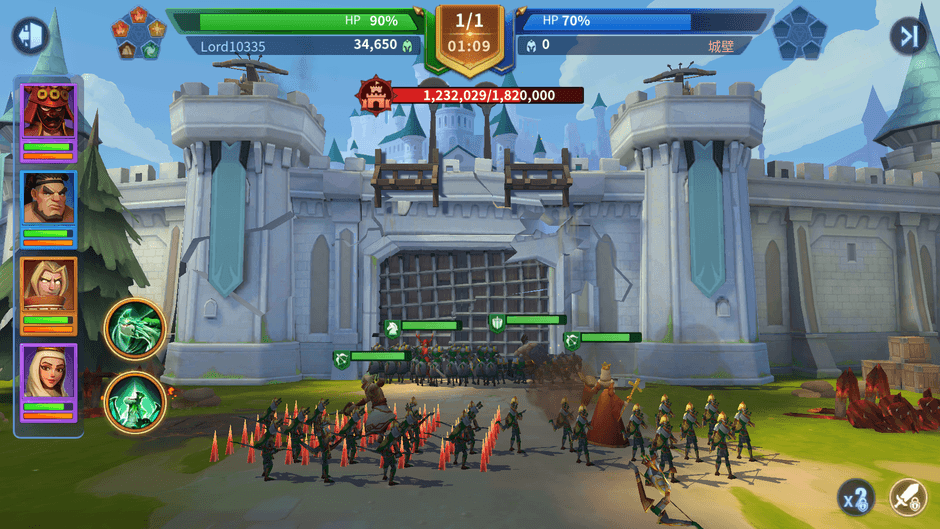Toggle the locked x2 speed button
This screenshot has width=940, height=529.
pyautogui.click(x=856, y=497)
